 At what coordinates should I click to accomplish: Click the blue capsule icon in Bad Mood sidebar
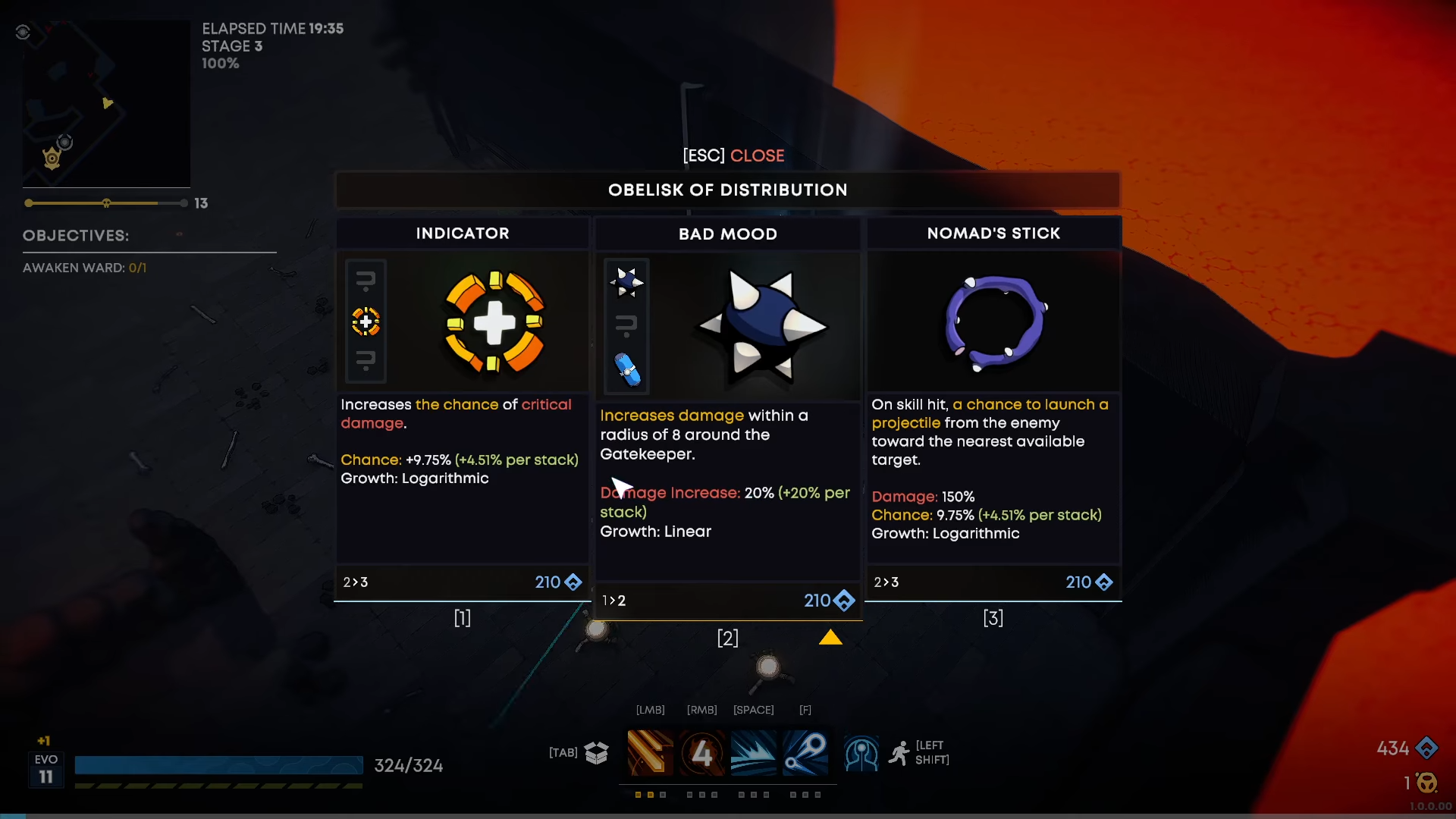[627, 369]
